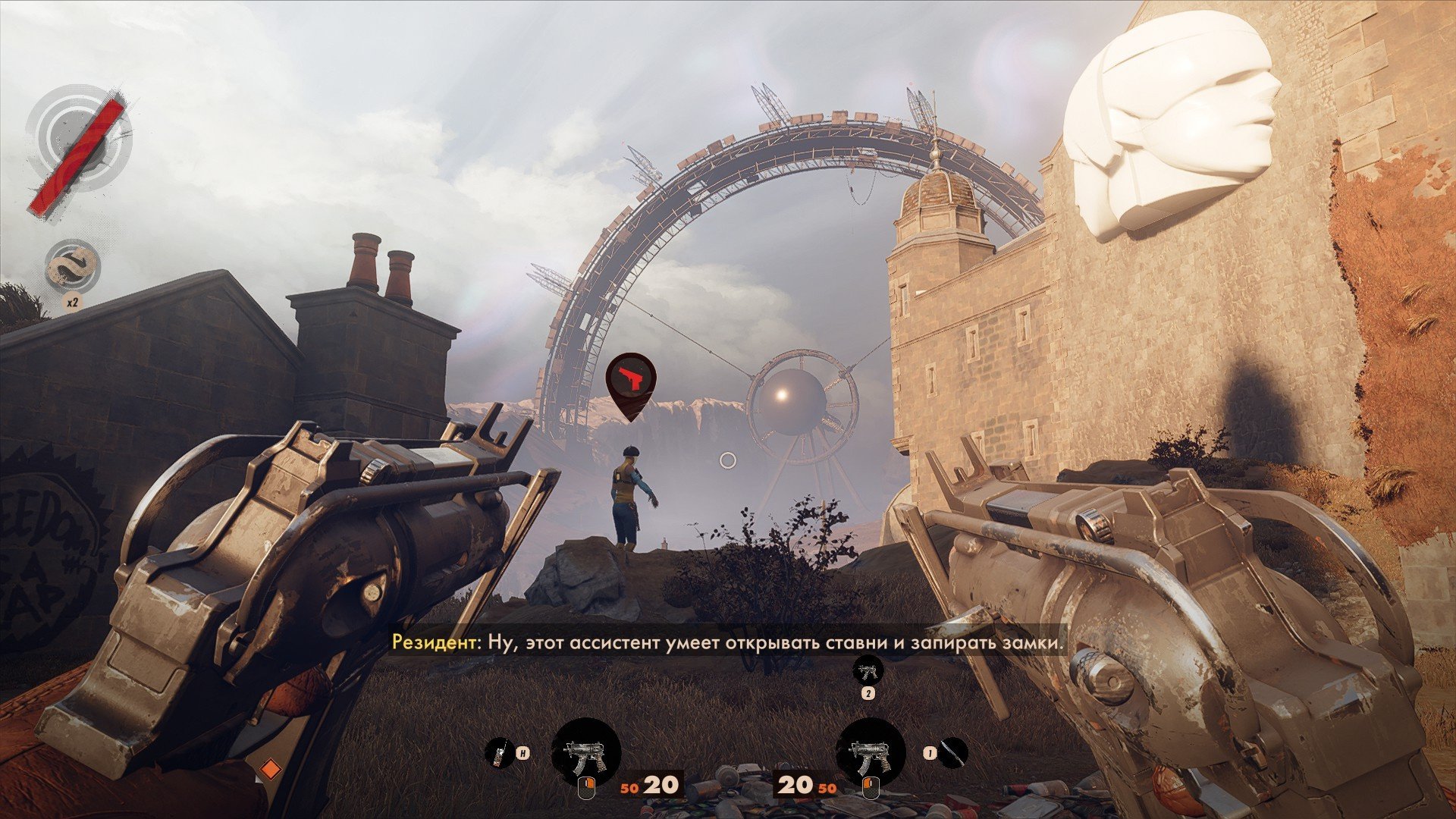The width and height of the screenshot is (1456, 819).
Task: Click the right-hand submachine gun icon
Action: [x=870, y=754]
